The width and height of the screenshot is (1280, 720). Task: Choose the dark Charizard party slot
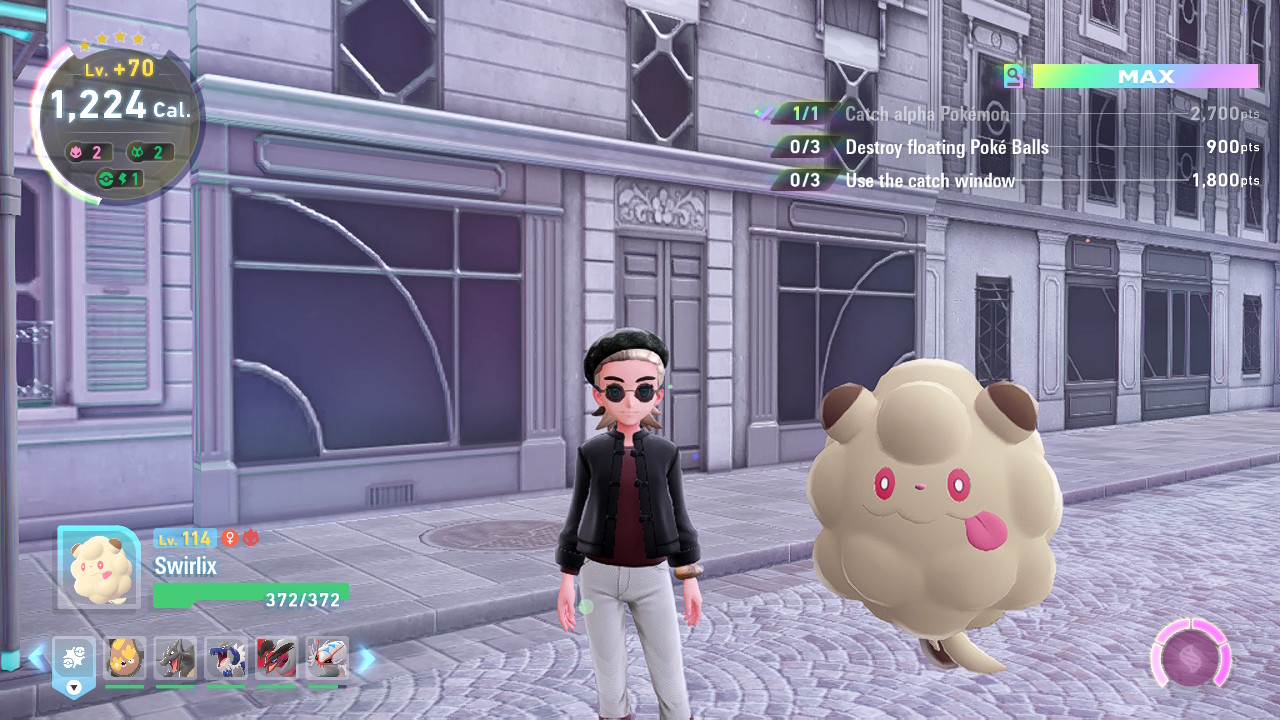pos(176,659)
